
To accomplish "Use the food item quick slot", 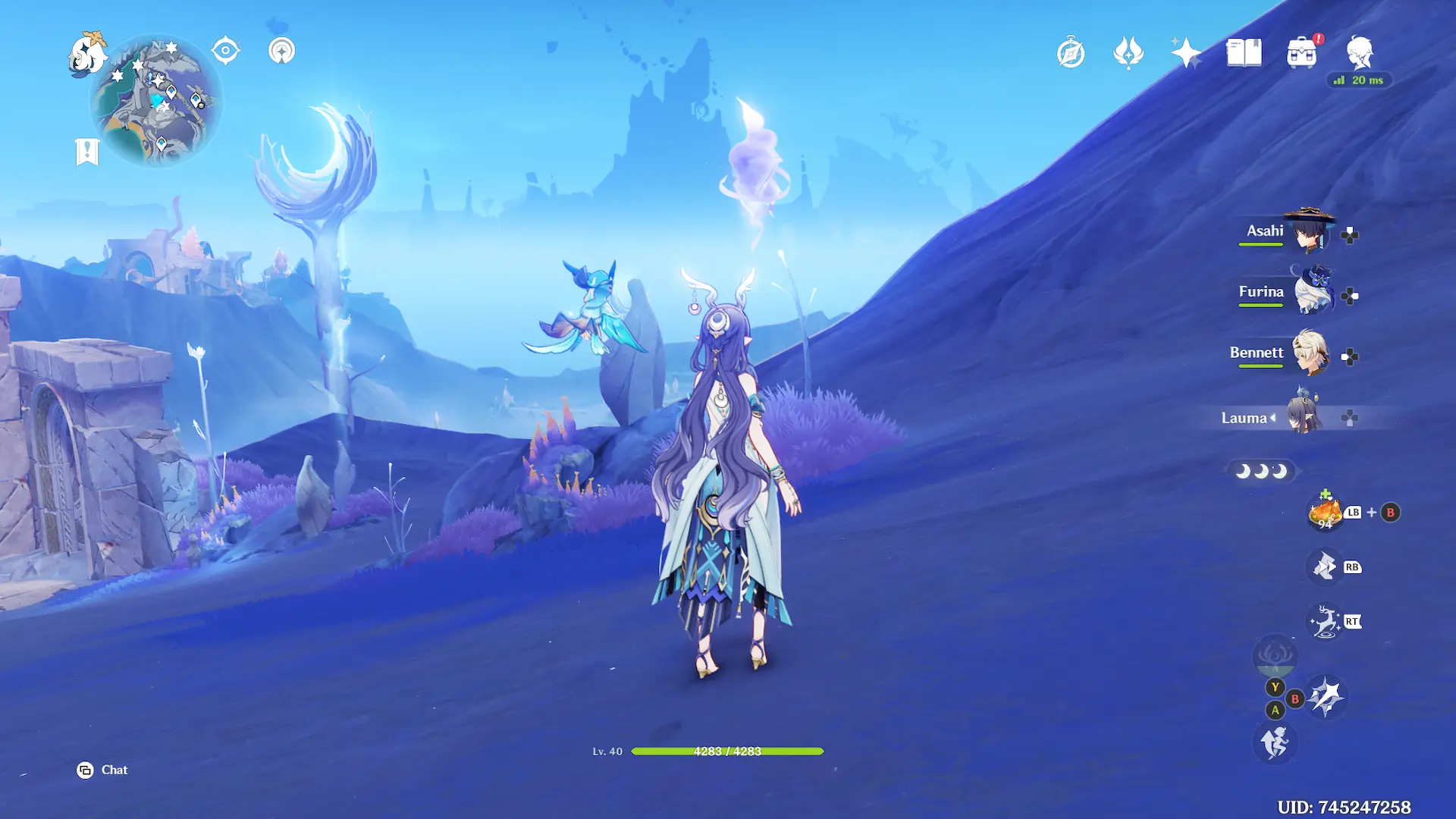I will pos(1325,513).
